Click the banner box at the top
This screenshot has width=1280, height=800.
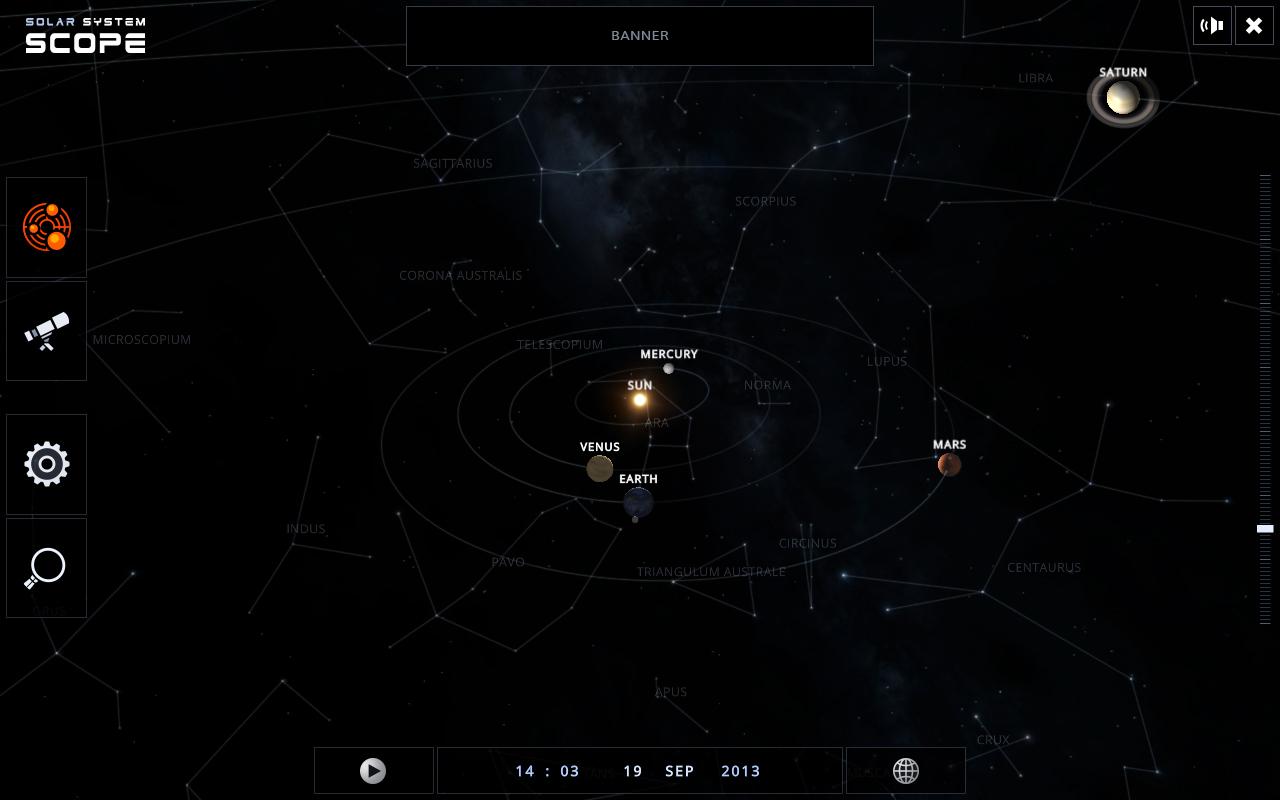click(639, 36)
